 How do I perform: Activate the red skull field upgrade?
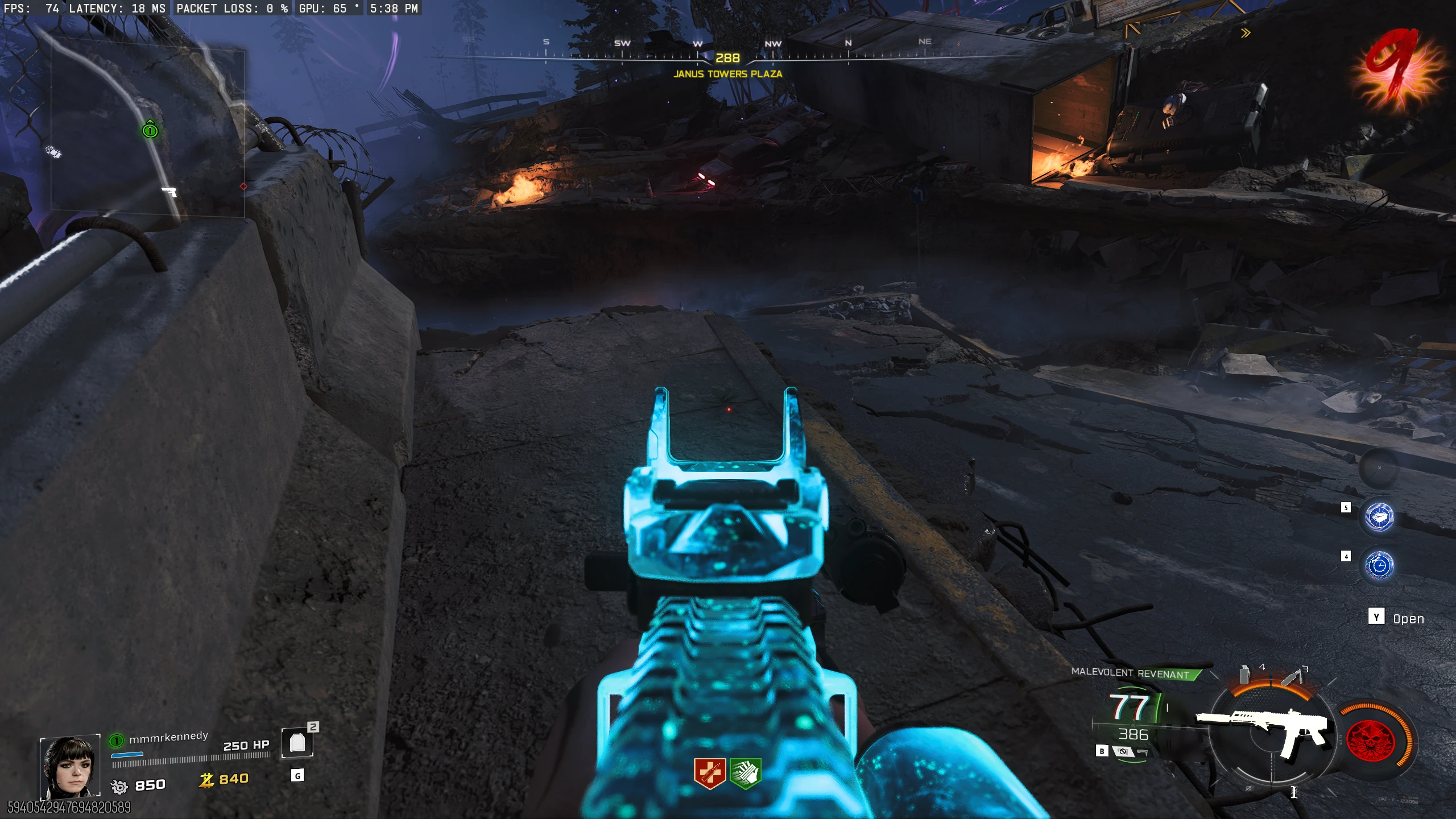pos(1370,740)
